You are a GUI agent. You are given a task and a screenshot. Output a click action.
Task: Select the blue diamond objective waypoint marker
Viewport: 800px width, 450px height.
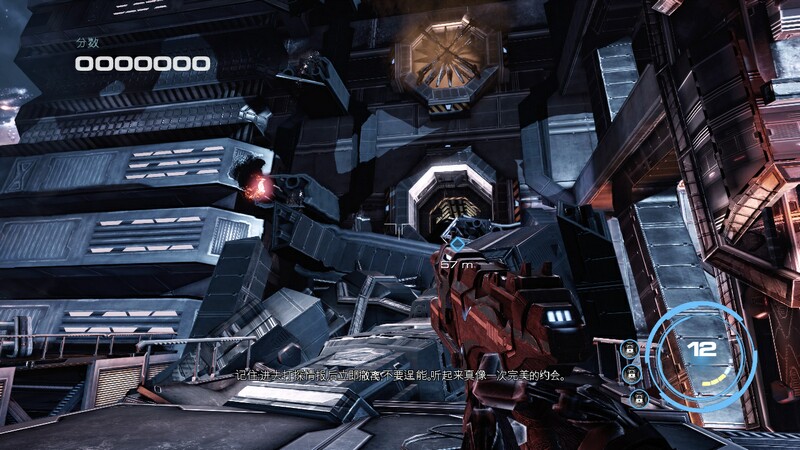(x=456, y=243)
